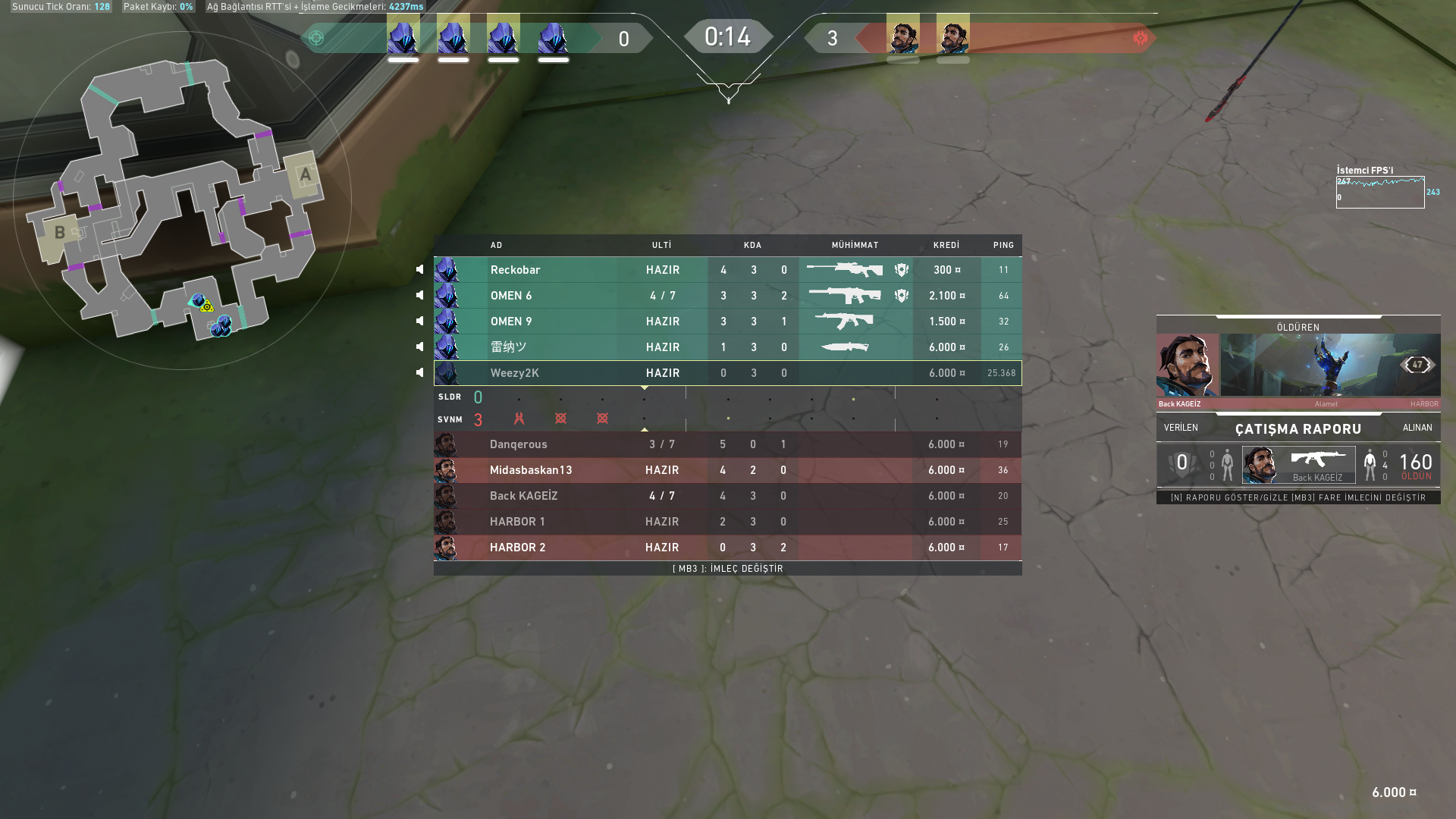Viewport: 1456px width, 819px height.
Task: Click the B site marker on minimap
Action: 59,233
